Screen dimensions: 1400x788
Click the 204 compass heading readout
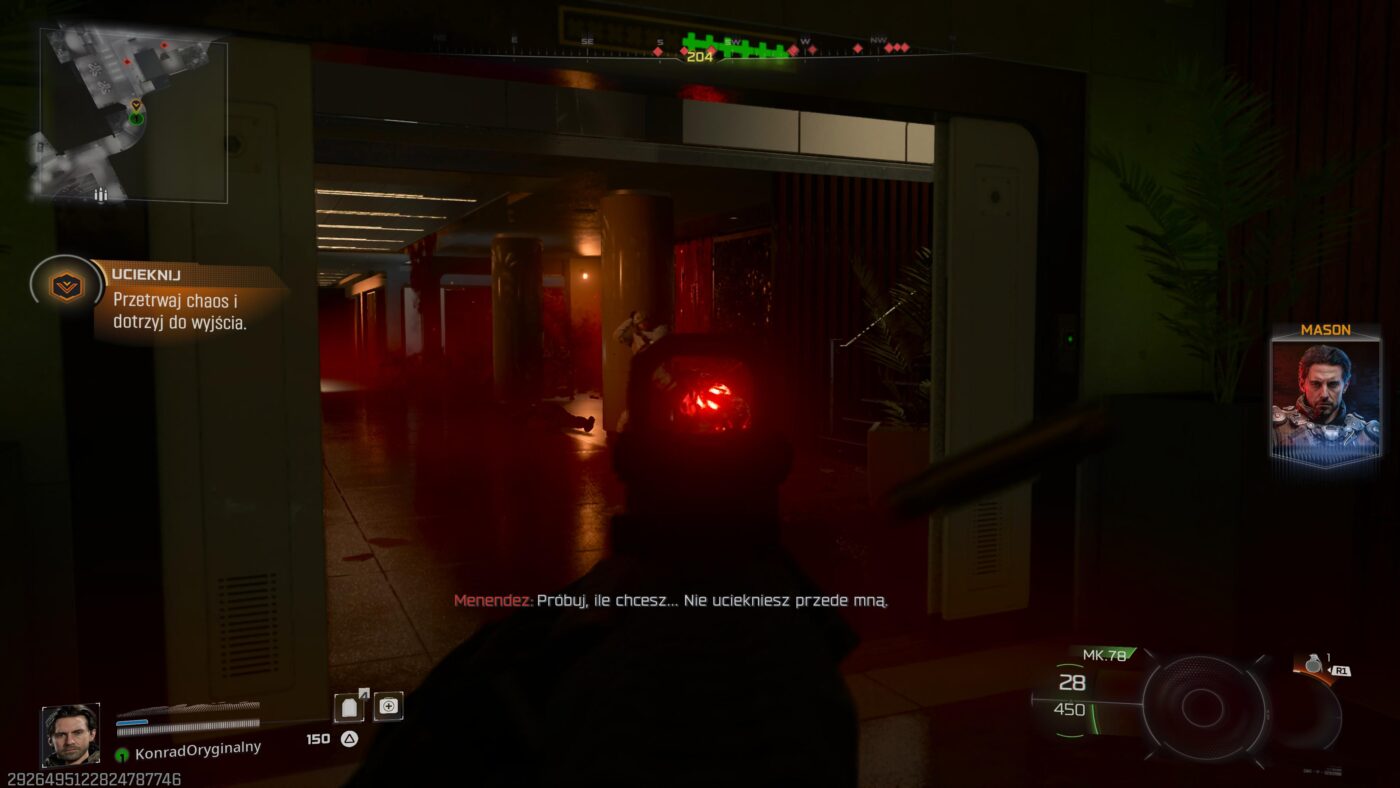click(700, 58)
